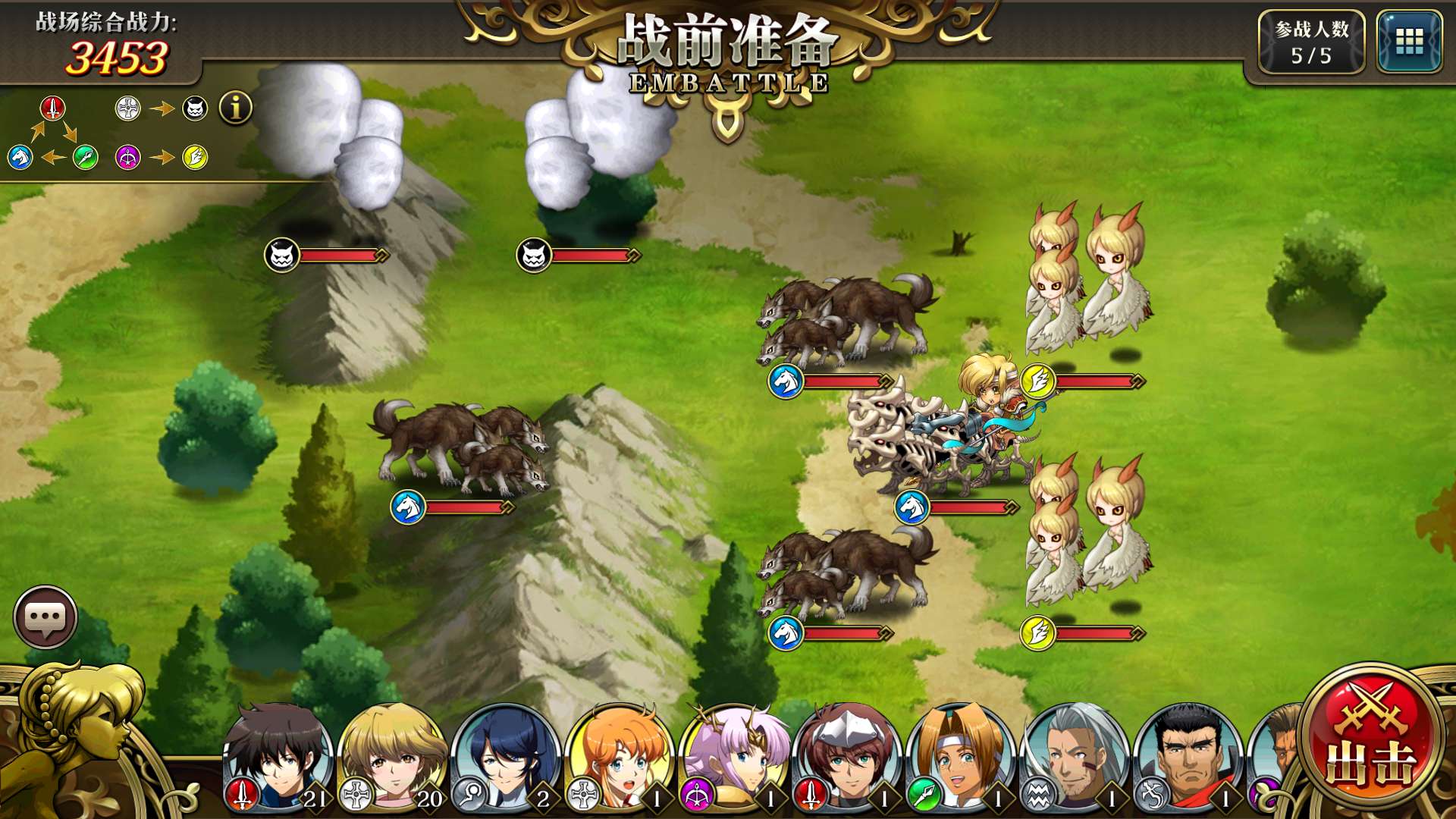Open the grid menu button
This screenshot has height=819, width=1456.
point(1409,42)
